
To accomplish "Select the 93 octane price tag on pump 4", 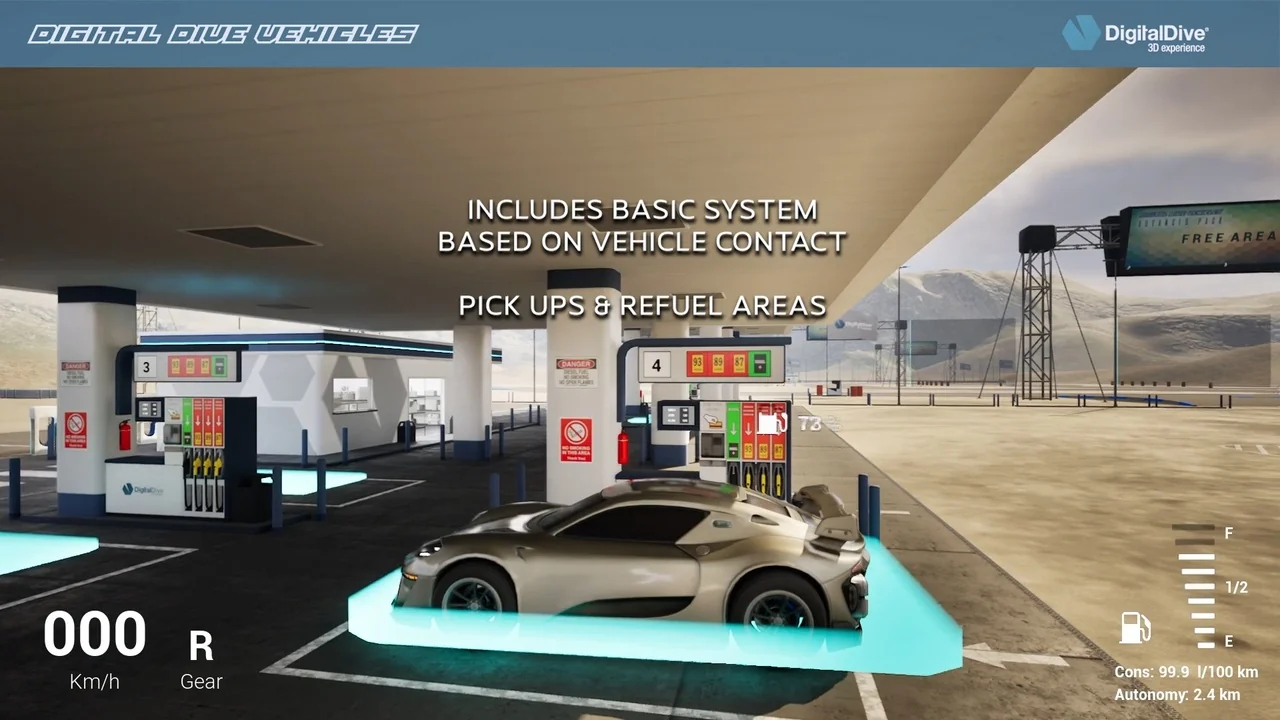I will pos(697,363).
